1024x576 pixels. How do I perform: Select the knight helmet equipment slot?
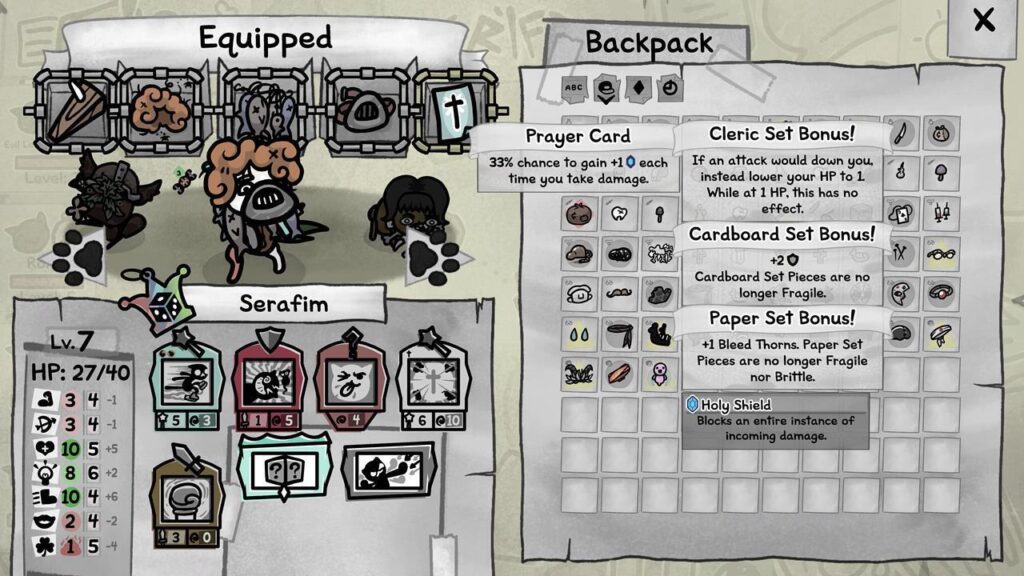click(360, 109)
